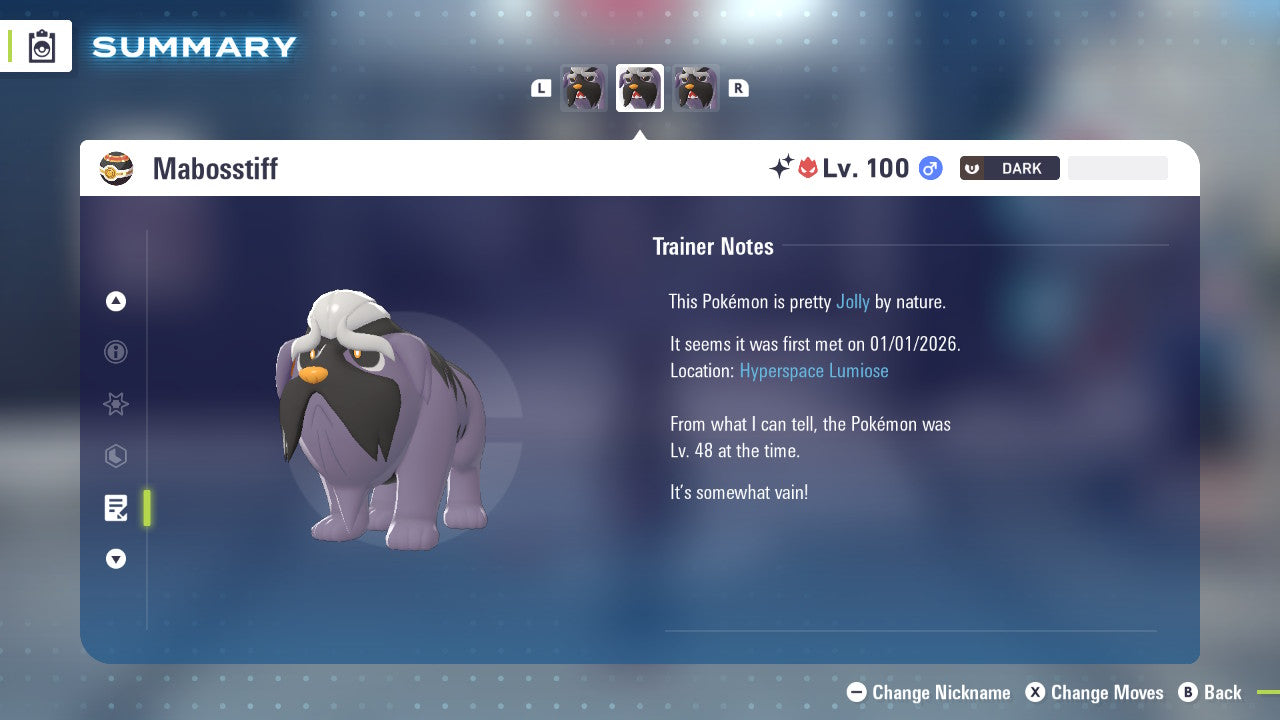Click the red Tera emblem next to Lv. 100

tap(810, 168)
